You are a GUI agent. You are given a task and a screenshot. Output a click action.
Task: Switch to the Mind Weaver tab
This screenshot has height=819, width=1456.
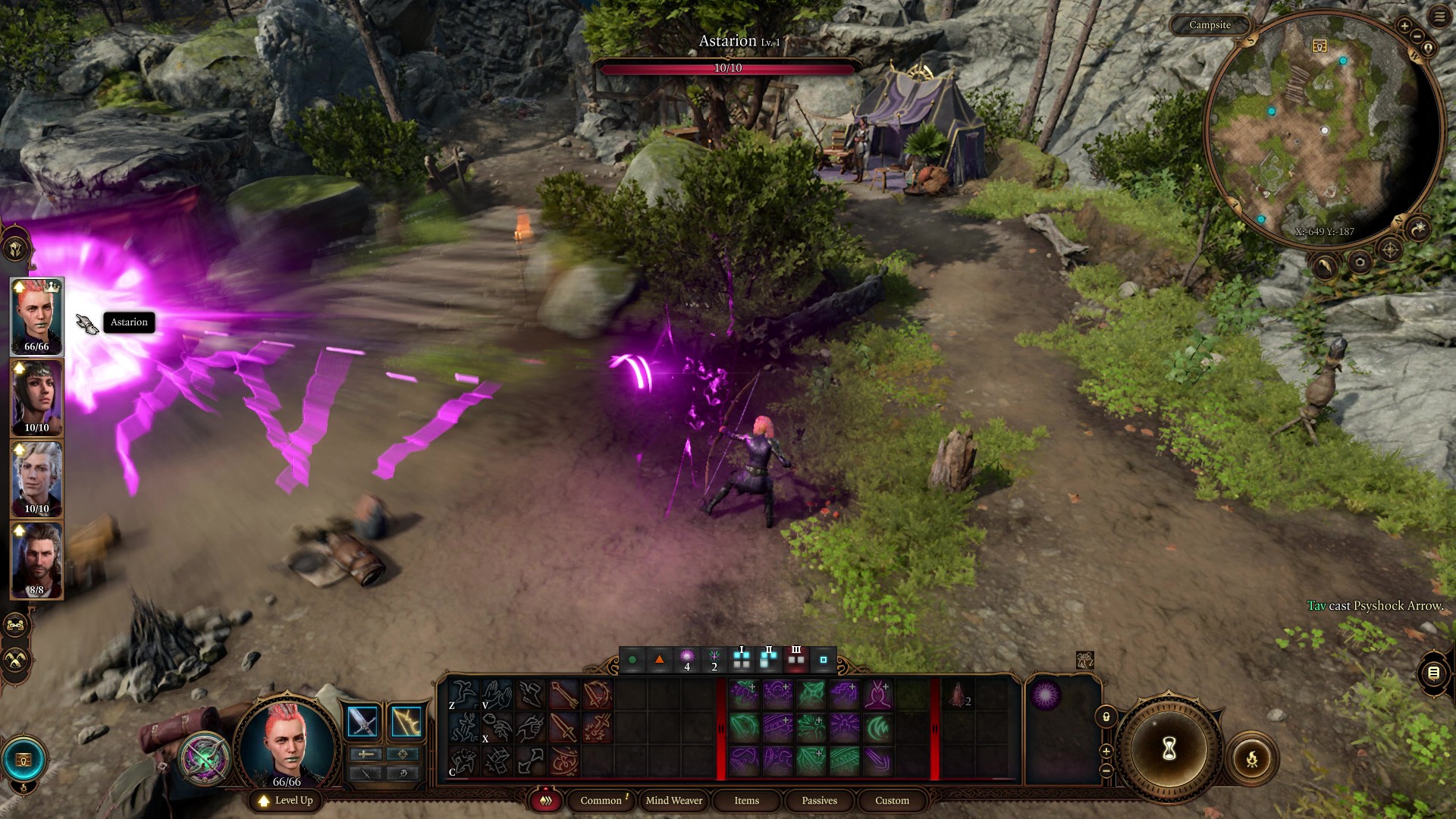click(x=673, y=800)
